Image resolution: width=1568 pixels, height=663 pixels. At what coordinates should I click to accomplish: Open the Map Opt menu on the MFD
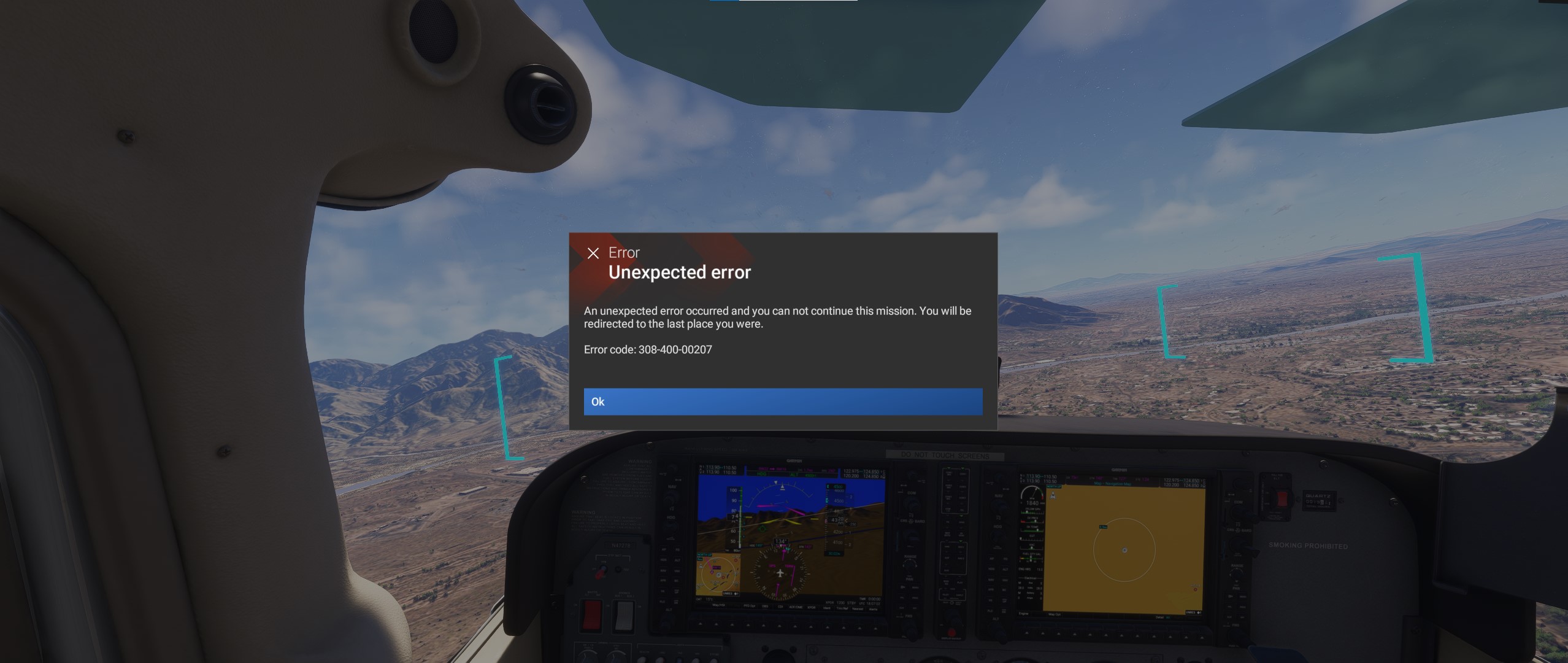pos(1055,615)
